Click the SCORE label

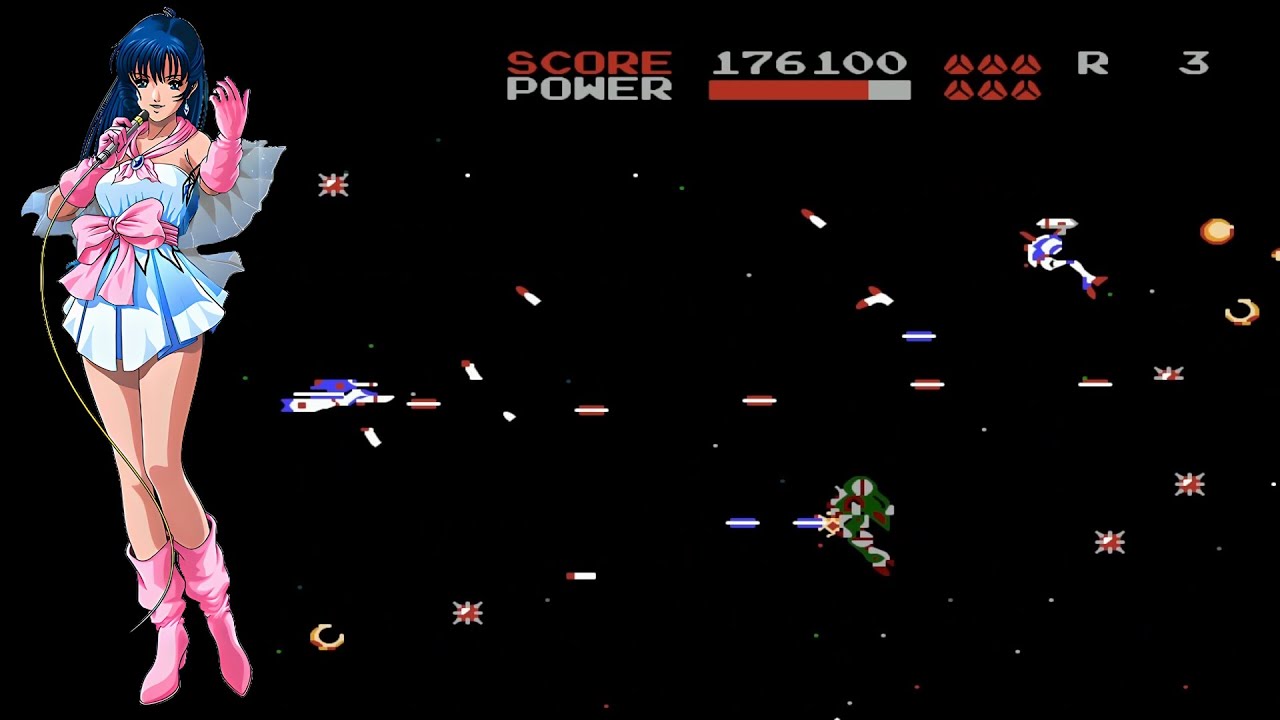coord(589,63)
